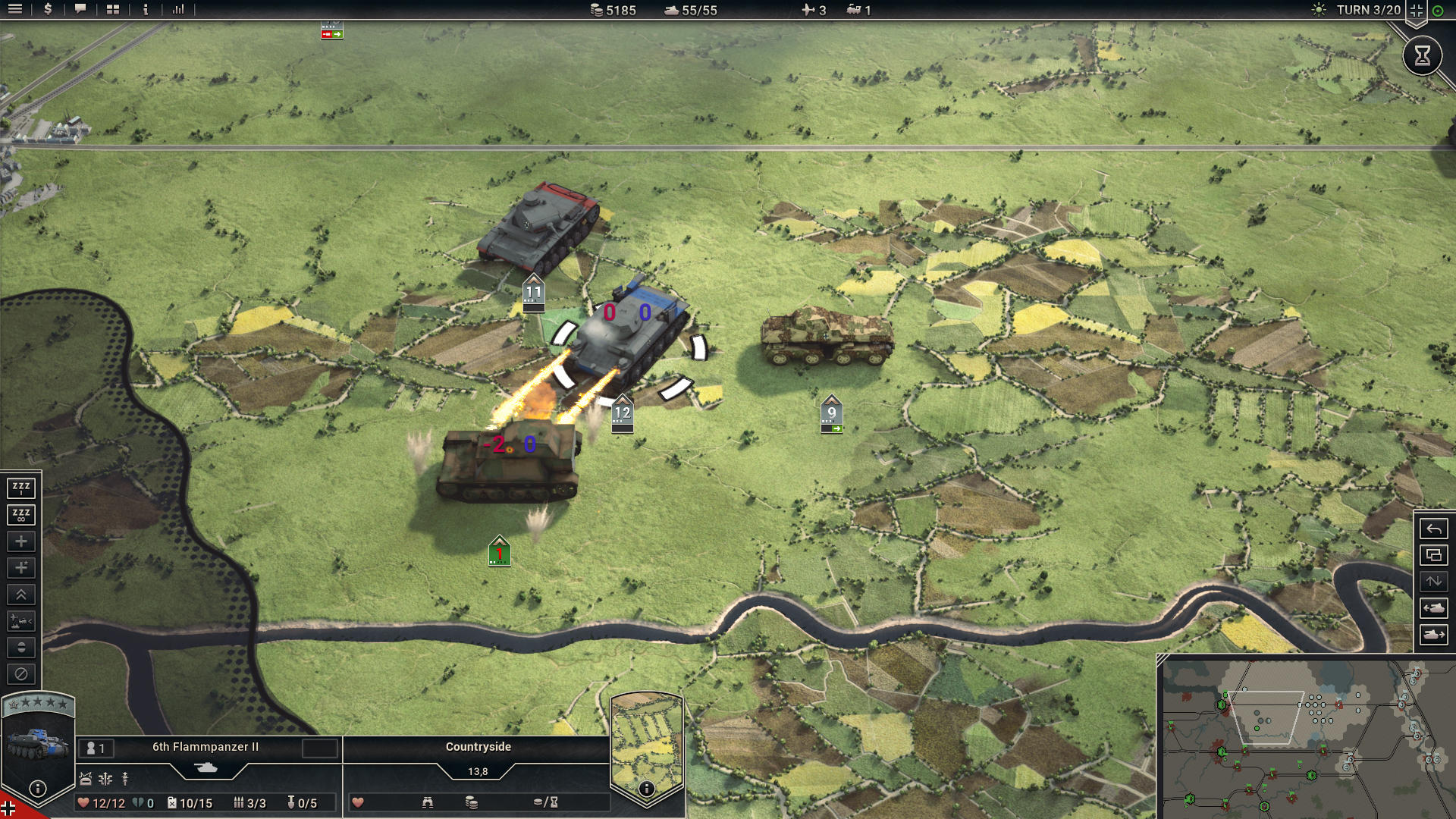The height and width of the screenshot is (819, 1456).
Task: Open the purchase new units screen
Action: pos(47,11)
